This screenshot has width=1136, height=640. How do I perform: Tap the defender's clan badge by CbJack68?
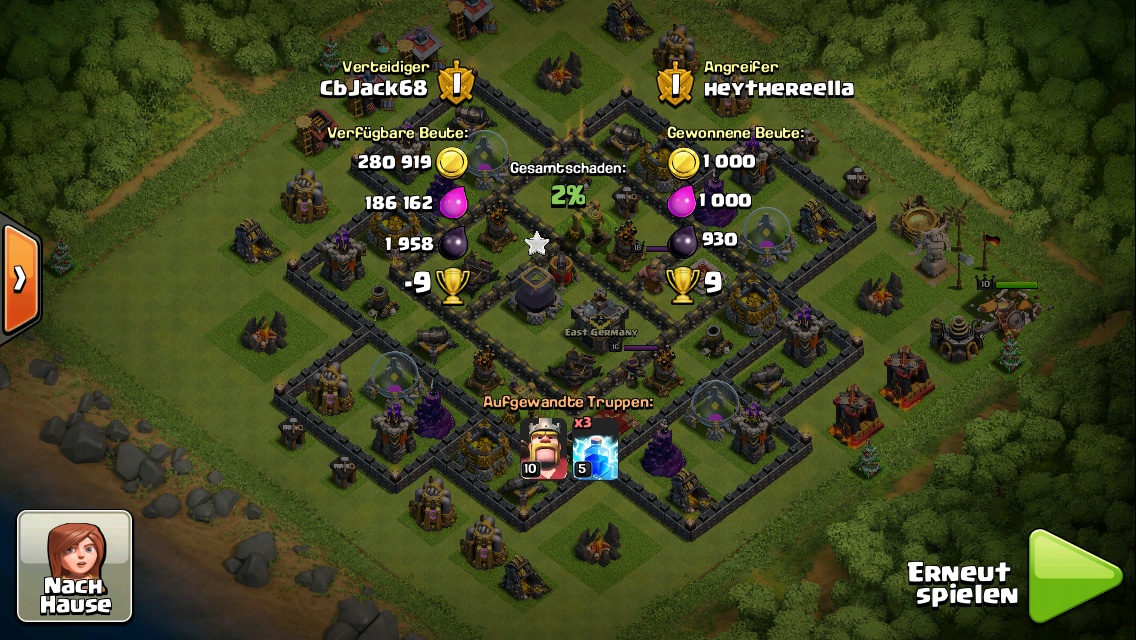[x=456, y=83]
